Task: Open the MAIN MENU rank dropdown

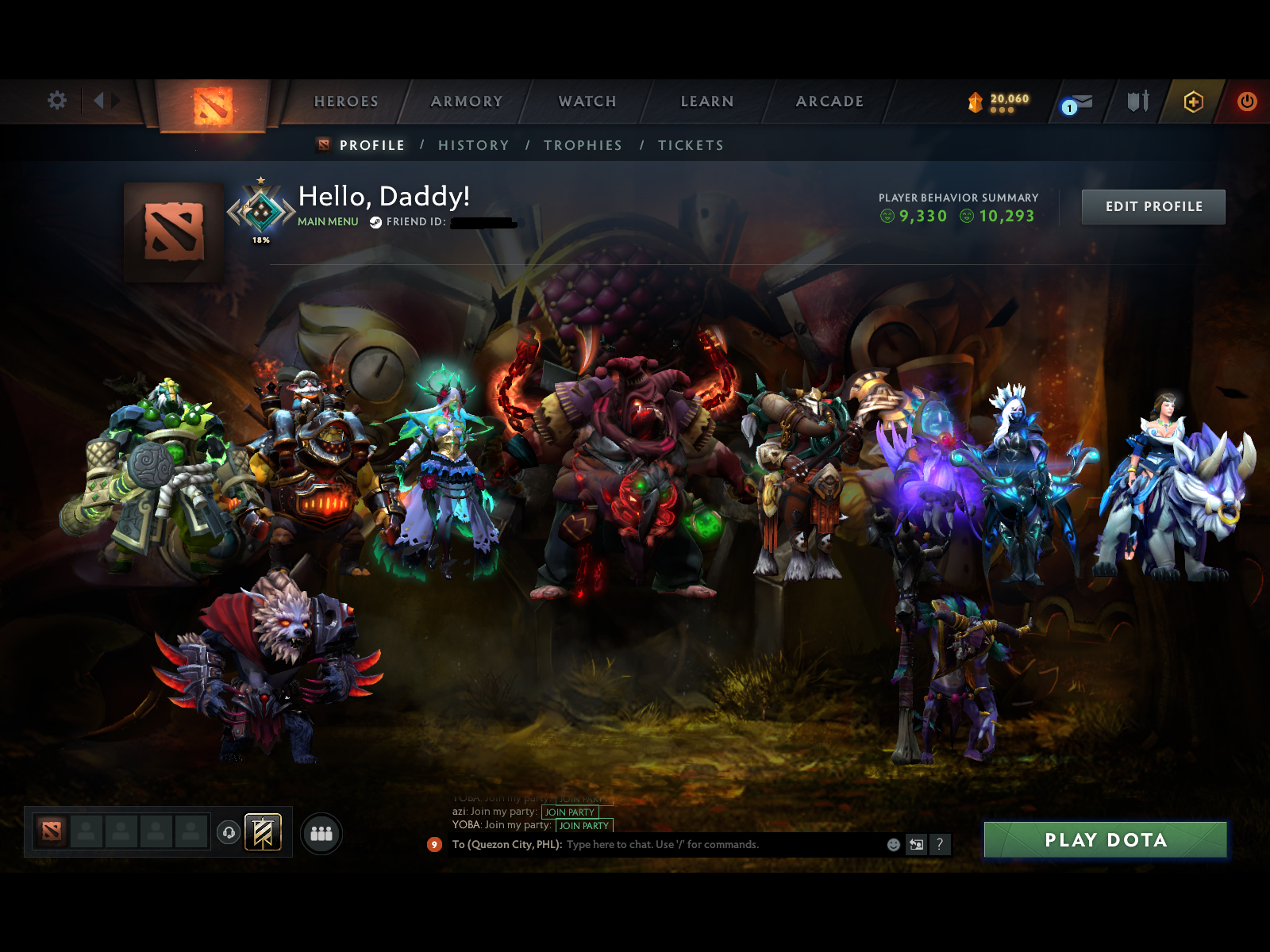Action: pos(327,221)
